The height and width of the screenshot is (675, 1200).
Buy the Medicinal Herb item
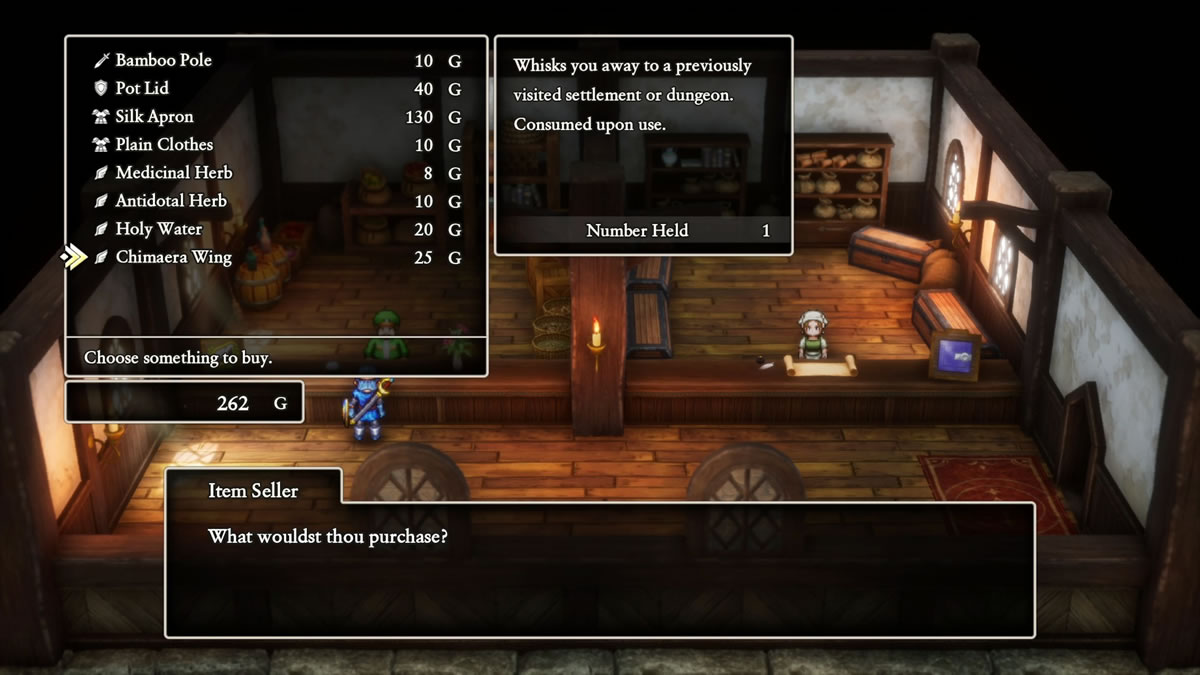point(174,173)
